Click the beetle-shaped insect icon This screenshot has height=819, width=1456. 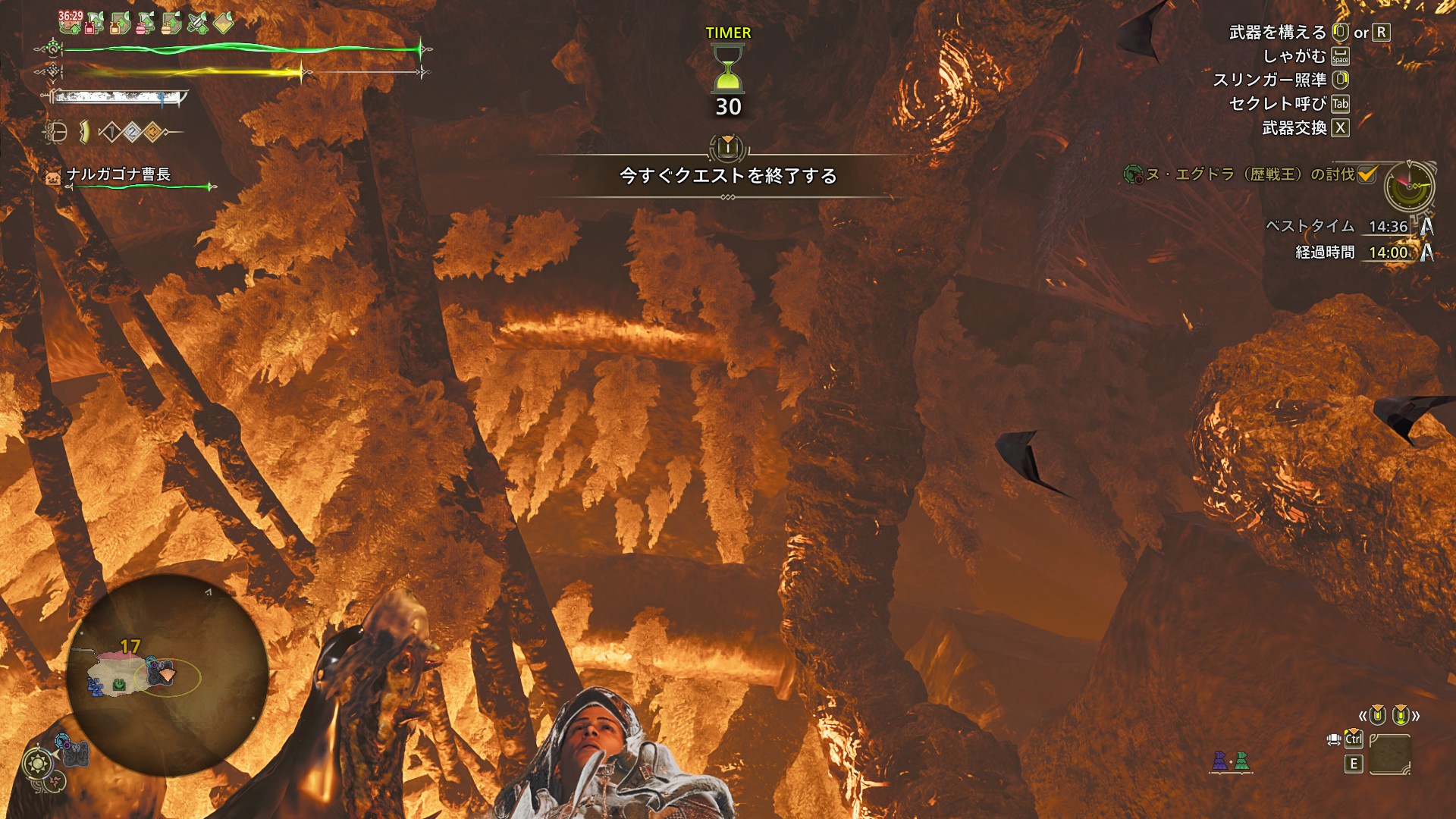[x=55, y=133]
